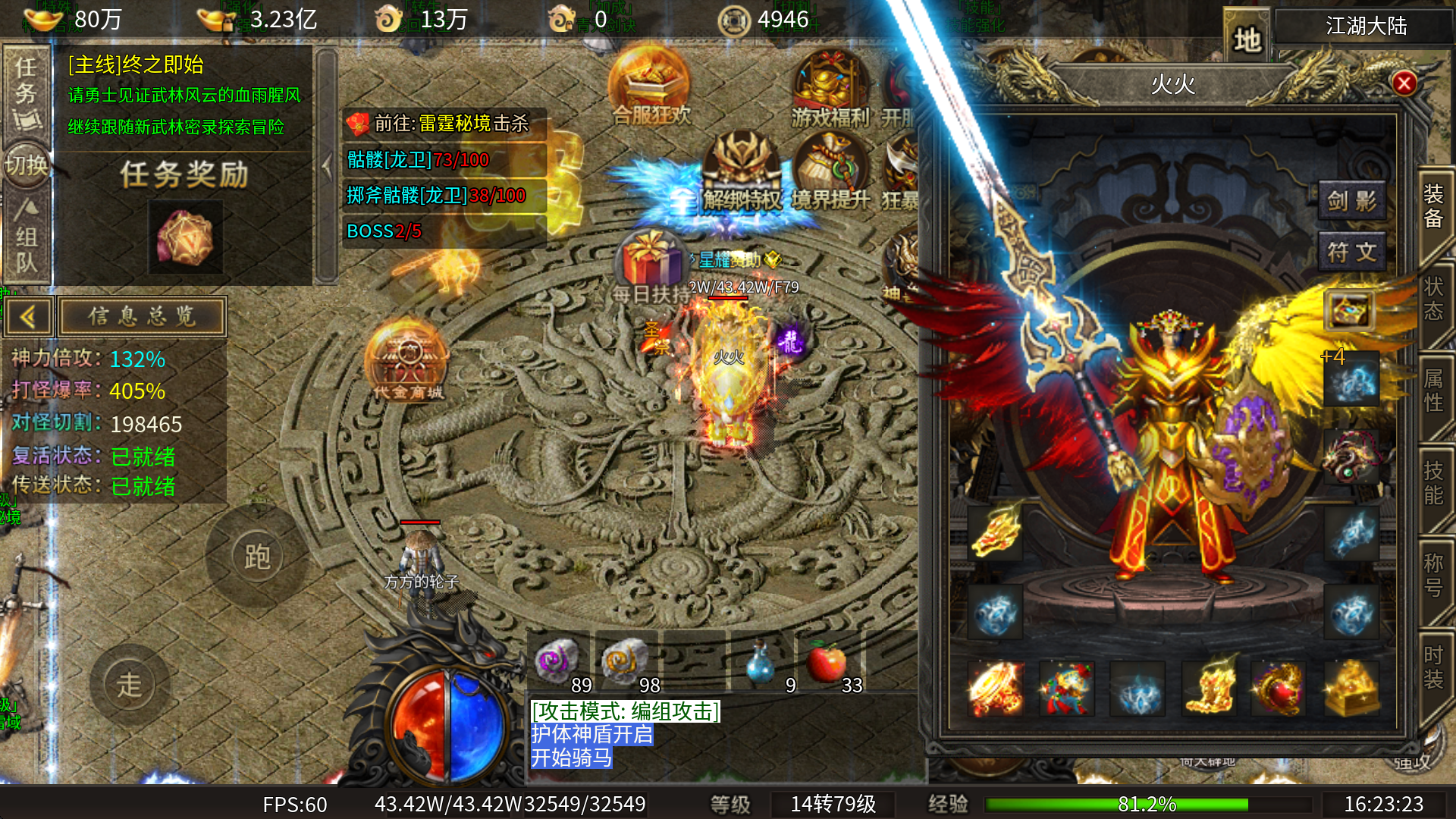Open the 合服狂欢 event icon
1456x819 pixels.
tap(650, 85)
